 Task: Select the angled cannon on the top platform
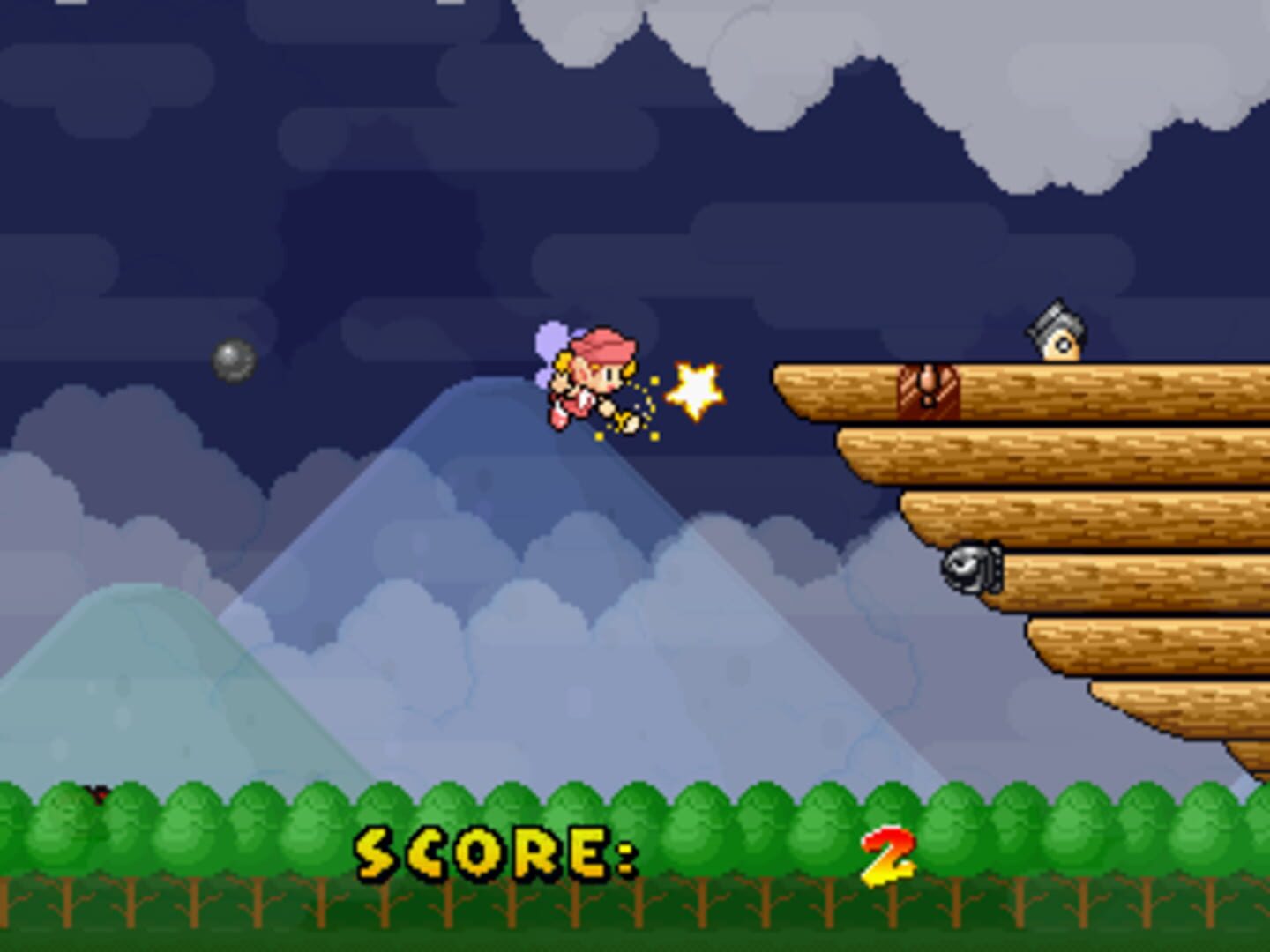pos(1058,333)
